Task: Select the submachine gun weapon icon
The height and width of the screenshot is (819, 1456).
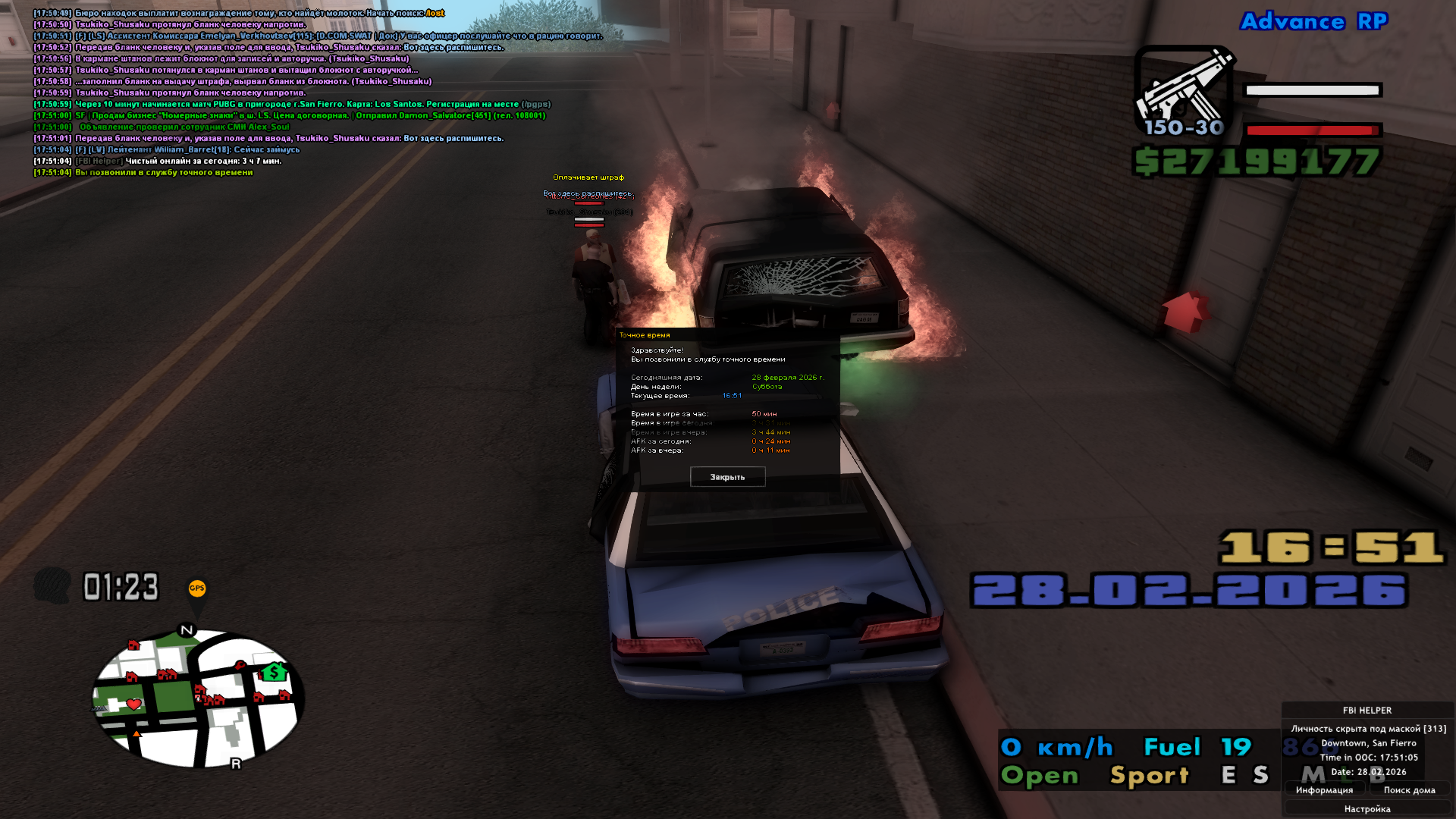Action: coord(1184,91)
